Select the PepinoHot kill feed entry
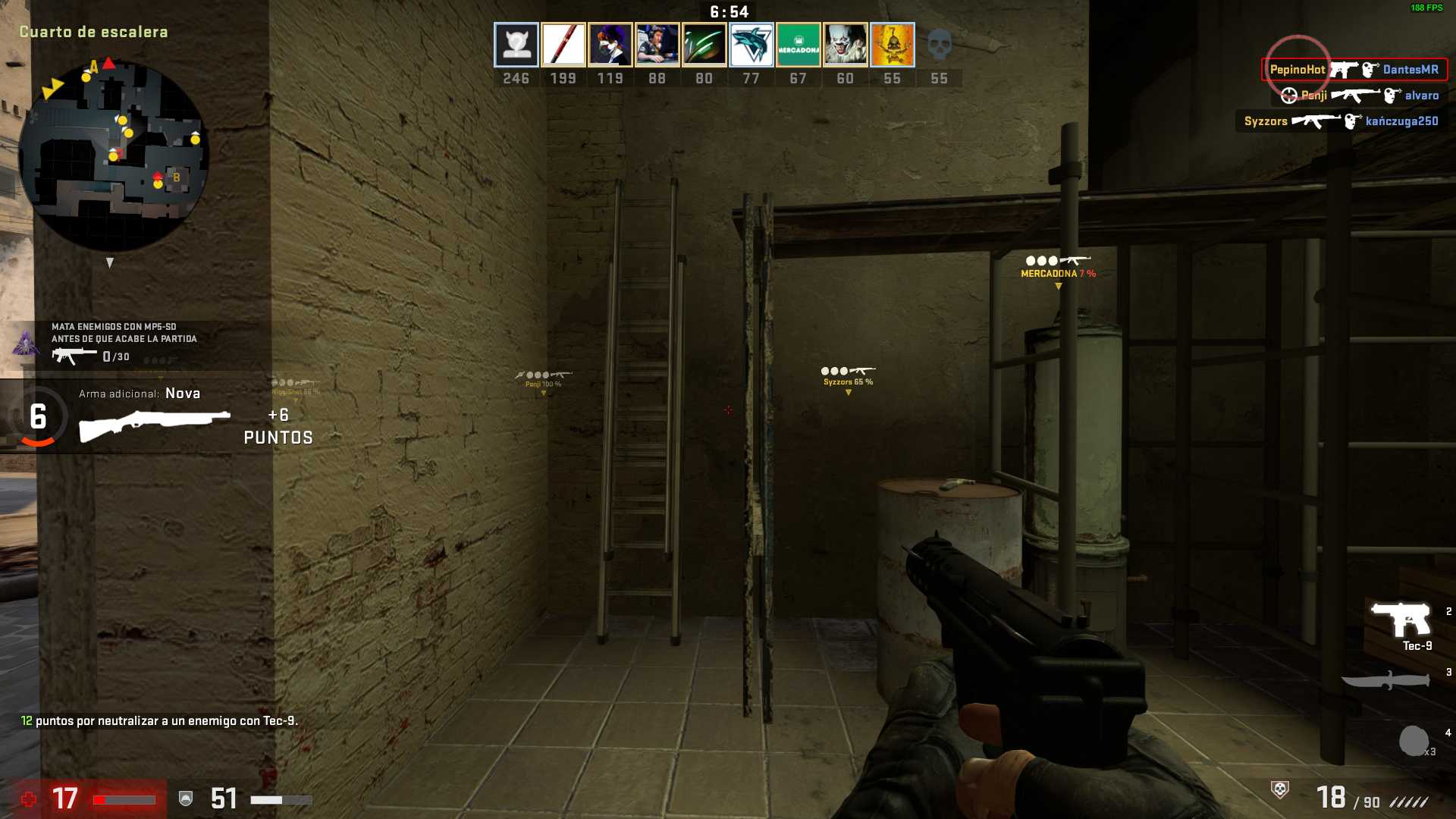The width and height of the screenshot is (1456, 819). pyautogui.click(x=1354, y=70)
